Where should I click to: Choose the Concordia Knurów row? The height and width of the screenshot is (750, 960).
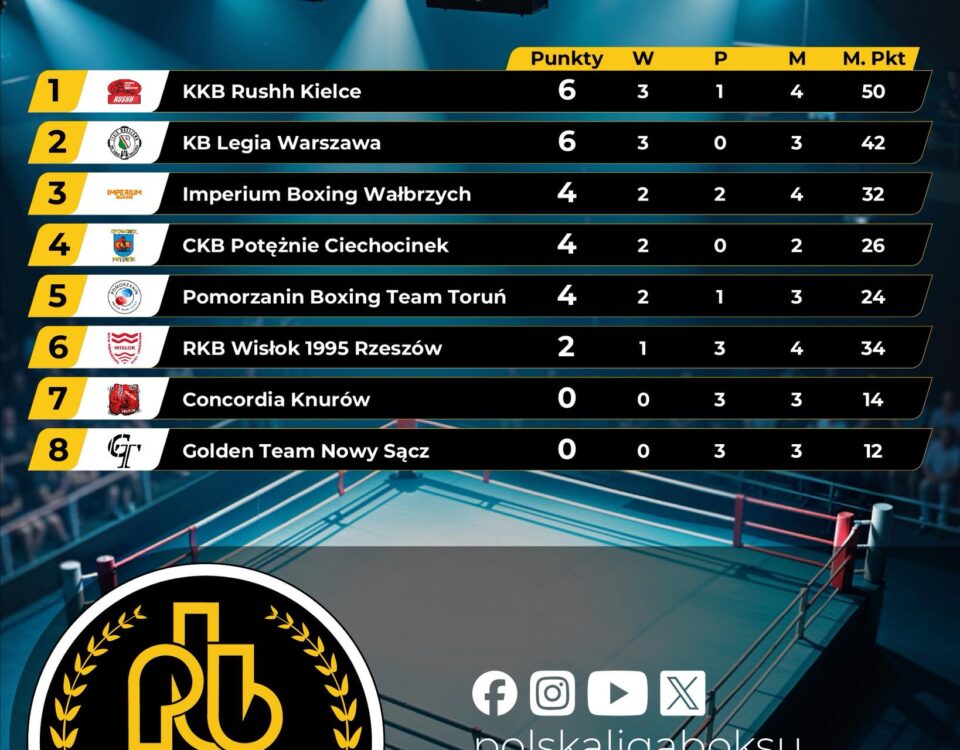point(276,400)
